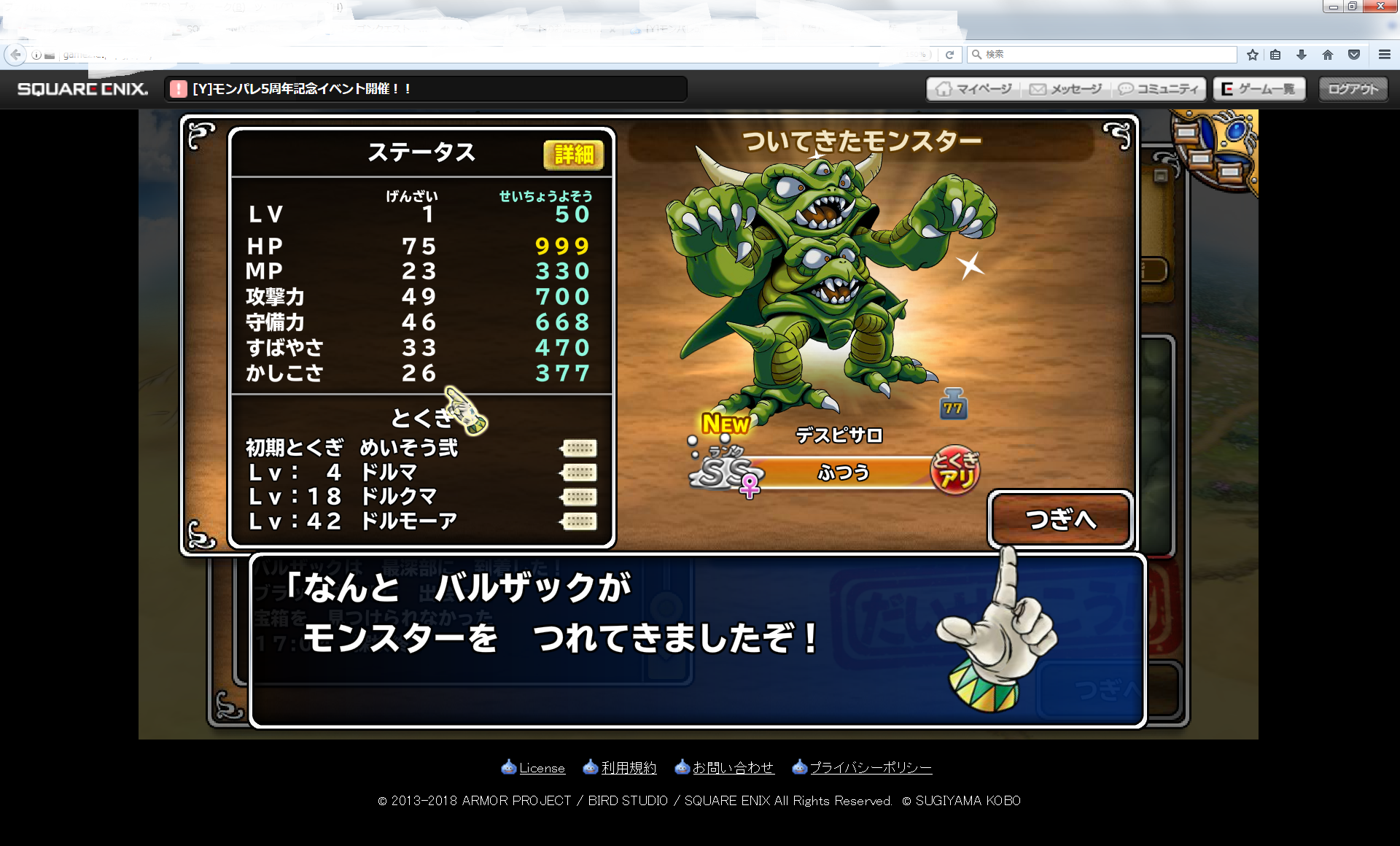Continue with the つぎへ button
The width and height of the screenshot is (1400, 846).
pyautogui.click(x=1061, y=519)
